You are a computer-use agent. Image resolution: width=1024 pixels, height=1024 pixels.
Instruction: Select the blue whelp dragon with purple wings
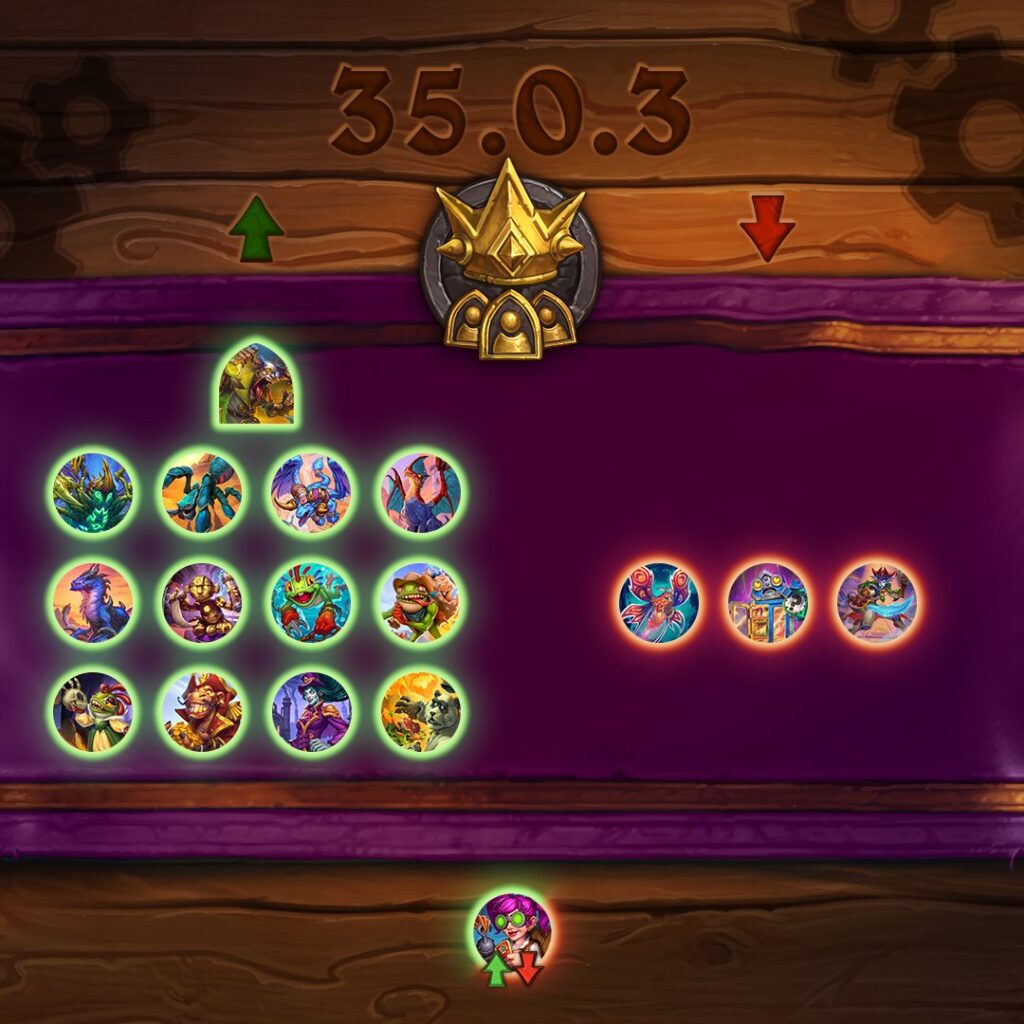pos(311,493)
